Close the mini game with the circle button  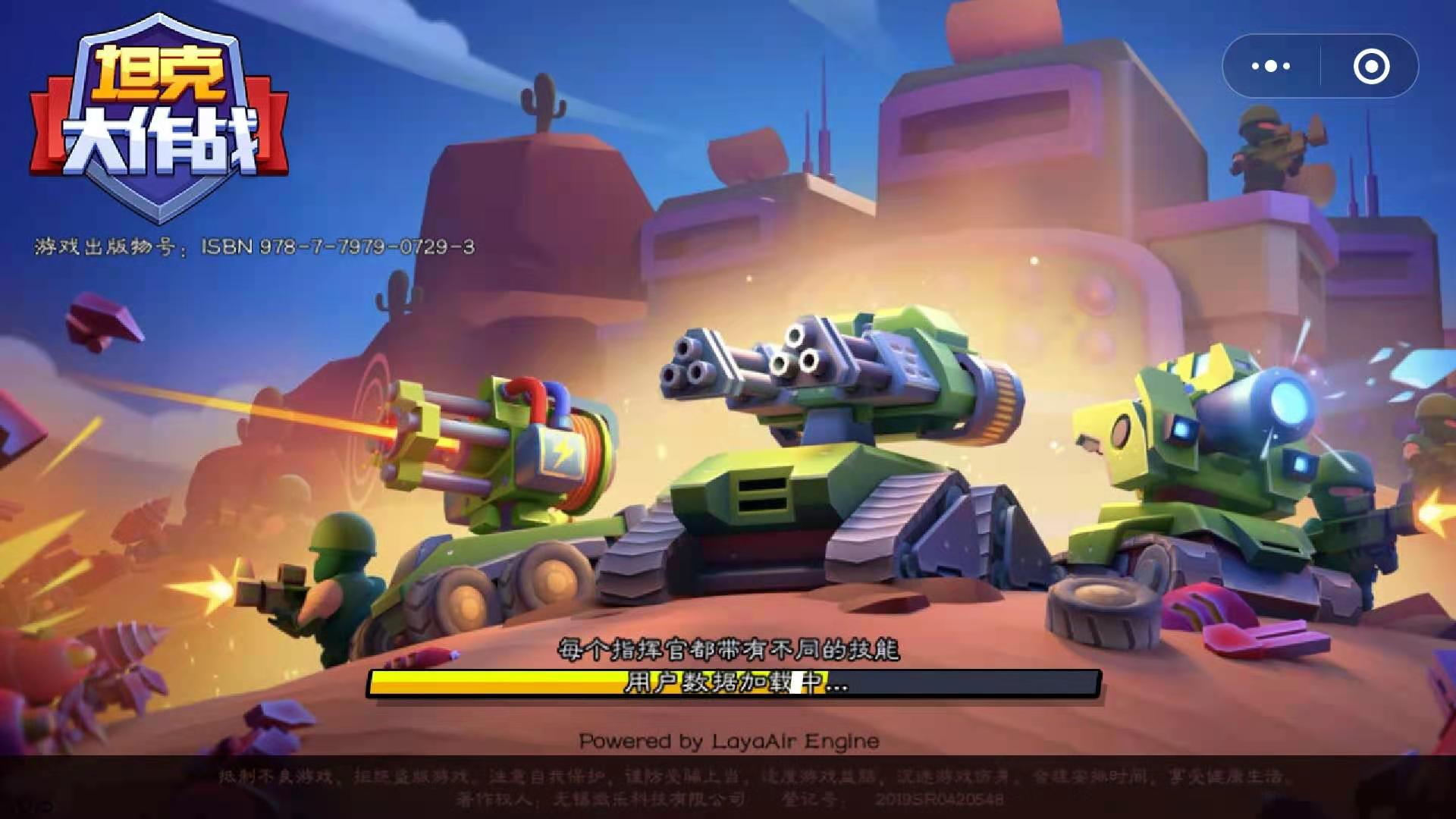(x=1371, y=67)
